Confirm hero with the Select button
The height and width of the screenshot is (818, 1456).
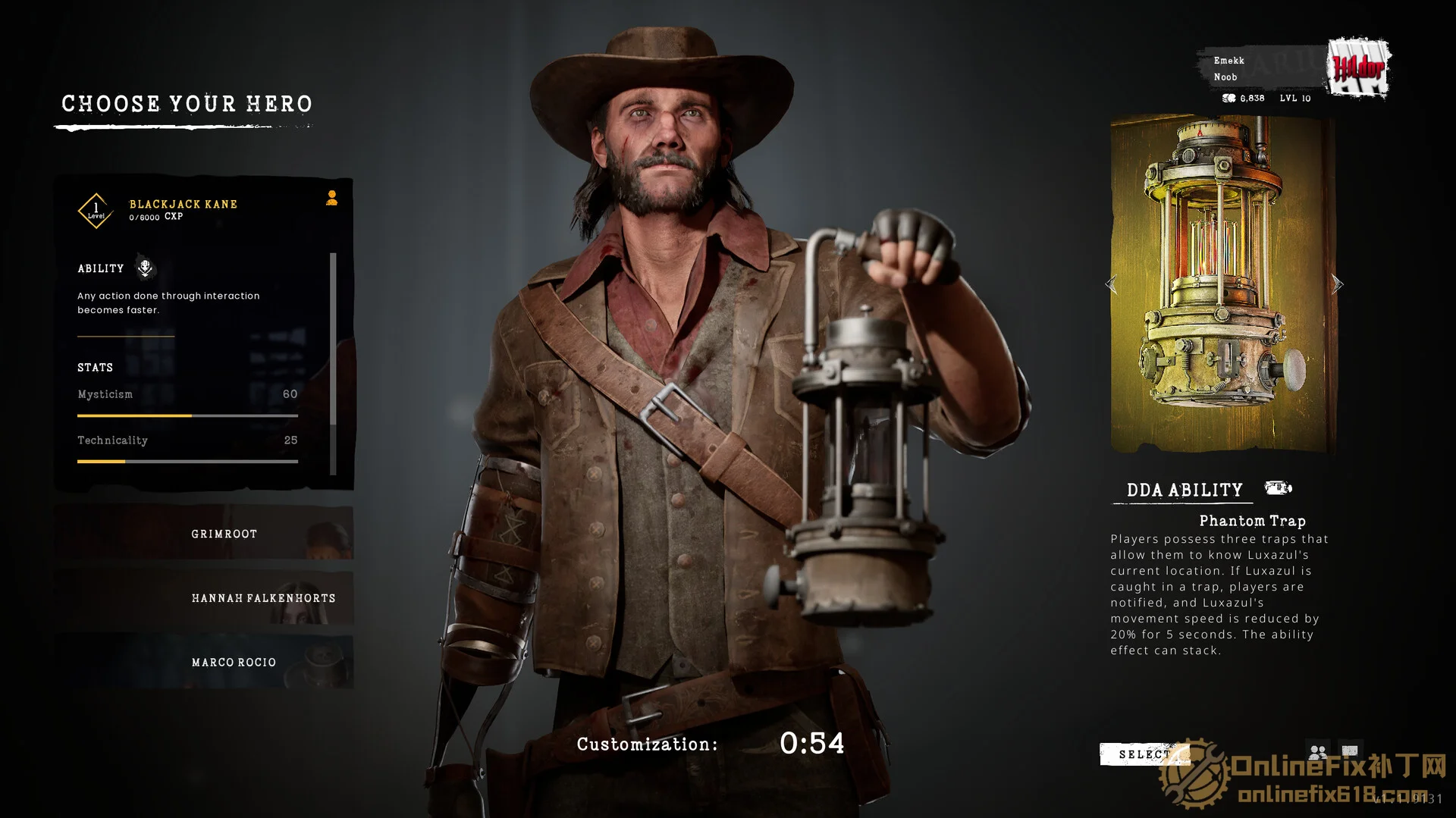pos(1143,754)
